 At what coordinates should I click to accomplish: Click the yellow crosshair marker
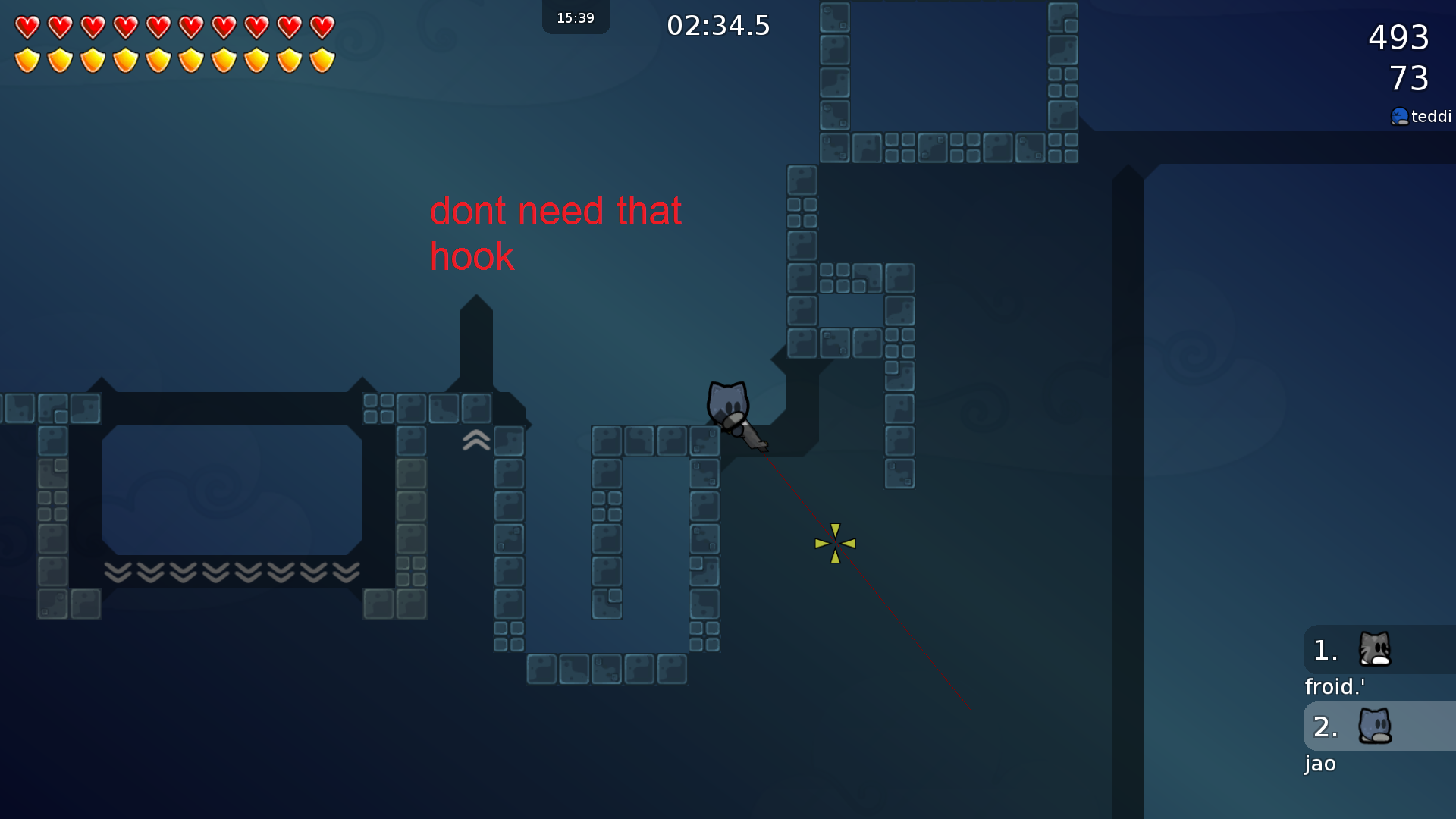(x=835, y=541)
